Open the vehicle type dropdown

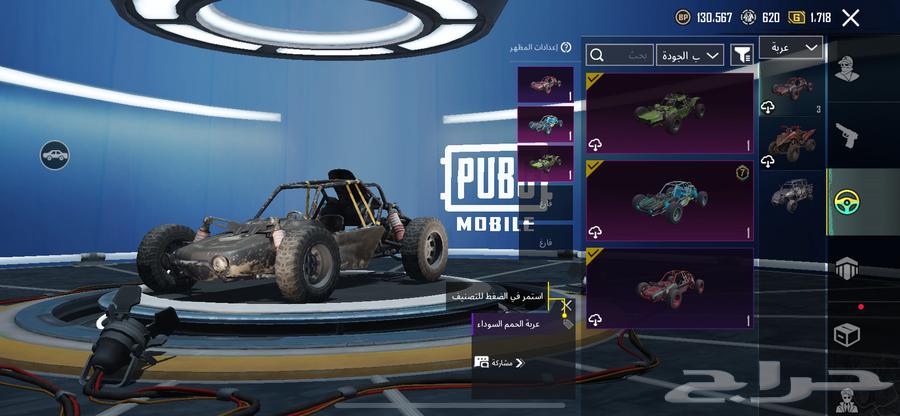pos(791,48)
